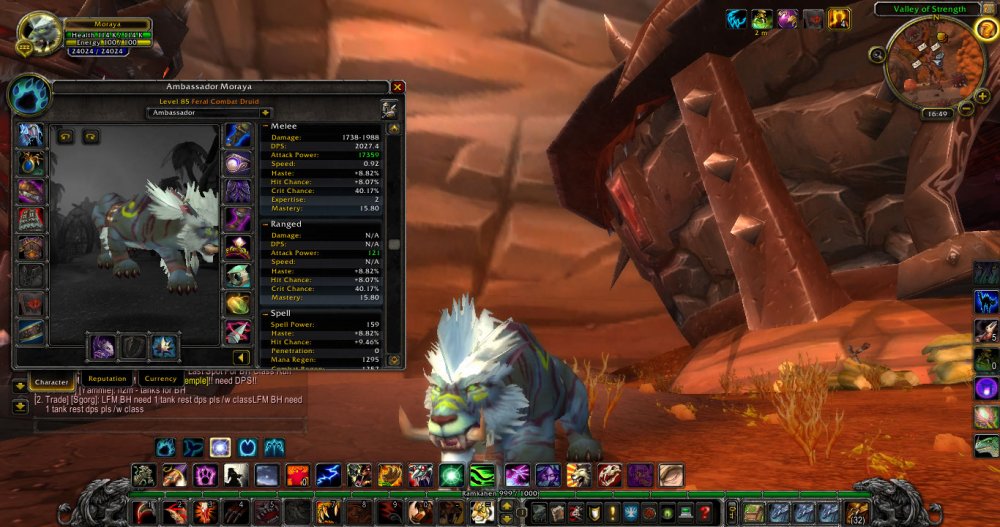Rotate the character model left
The image size is (1000, 527).
[x=66, y=137]
